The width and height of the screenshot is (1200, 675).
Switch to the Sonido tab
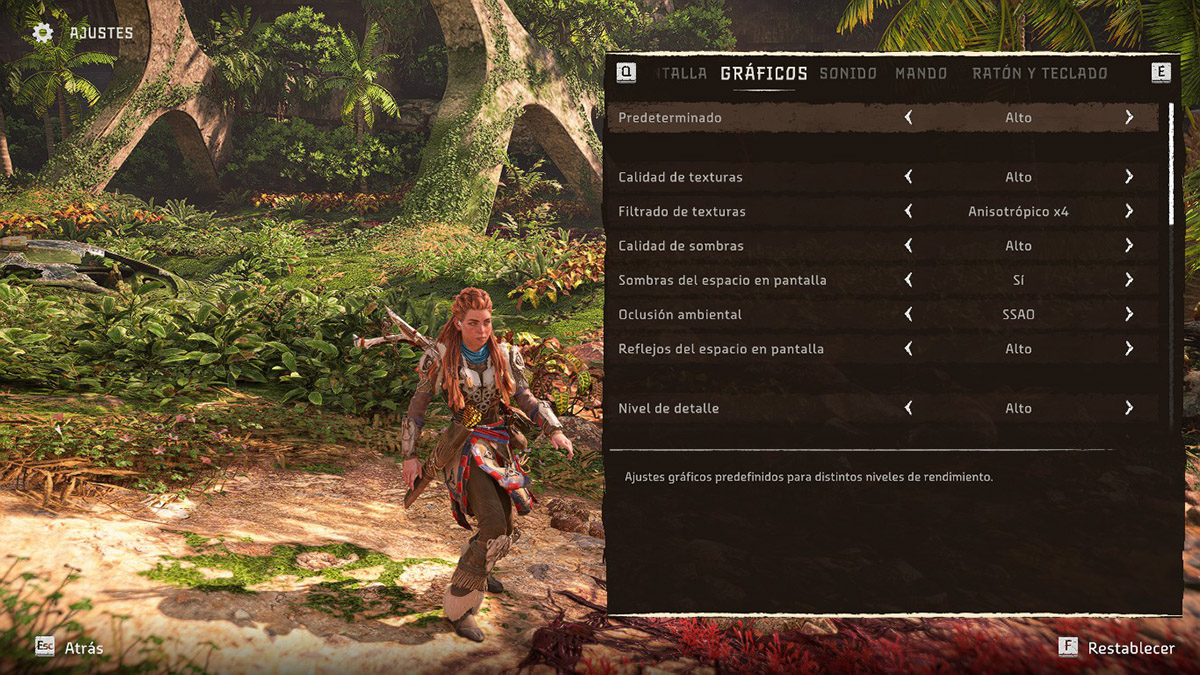[848, 73]
